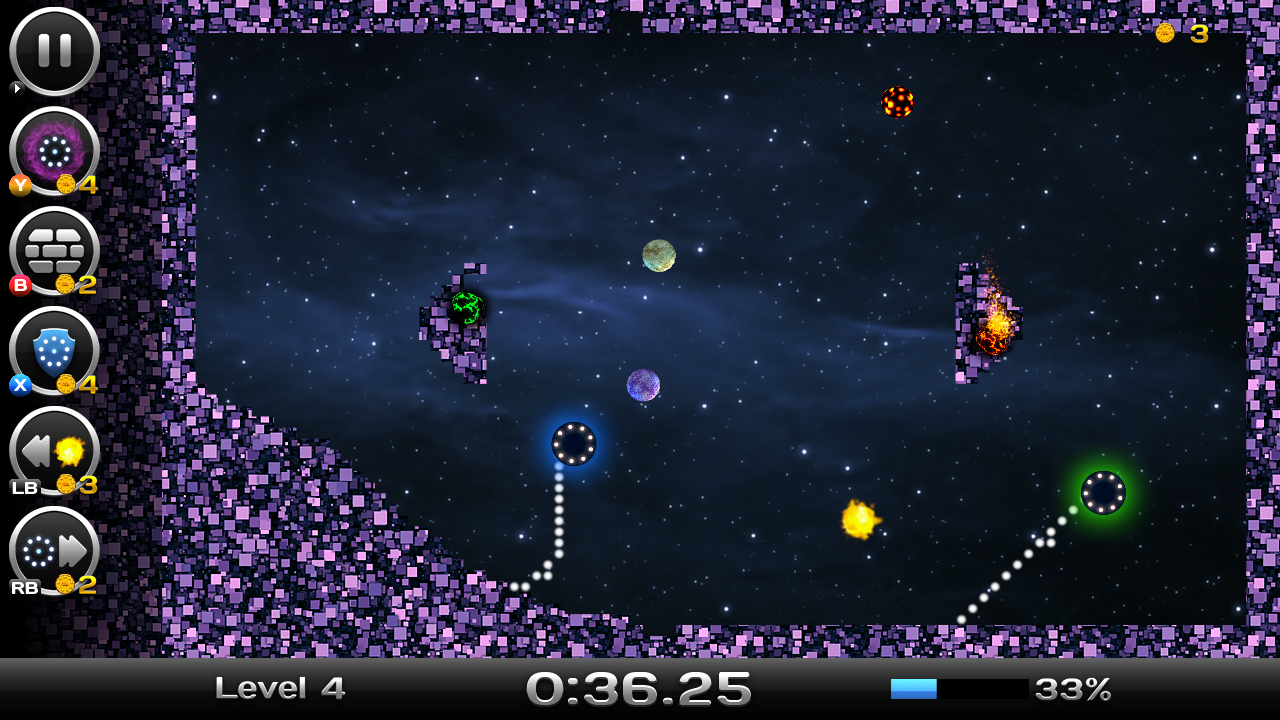
Task: Select the fast-forward ring ability
Action: (54, 550)
